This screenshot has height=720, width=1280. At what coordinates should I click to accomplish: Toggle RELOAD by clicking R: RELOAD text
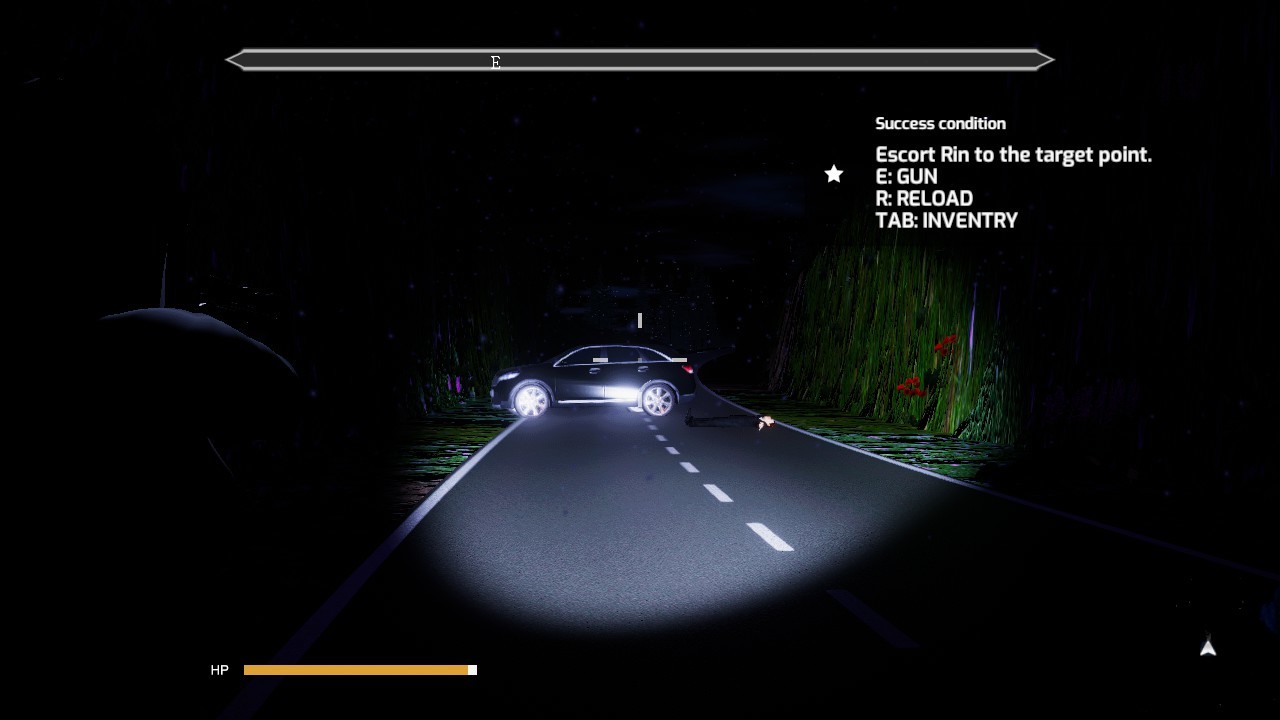[924, 198]
